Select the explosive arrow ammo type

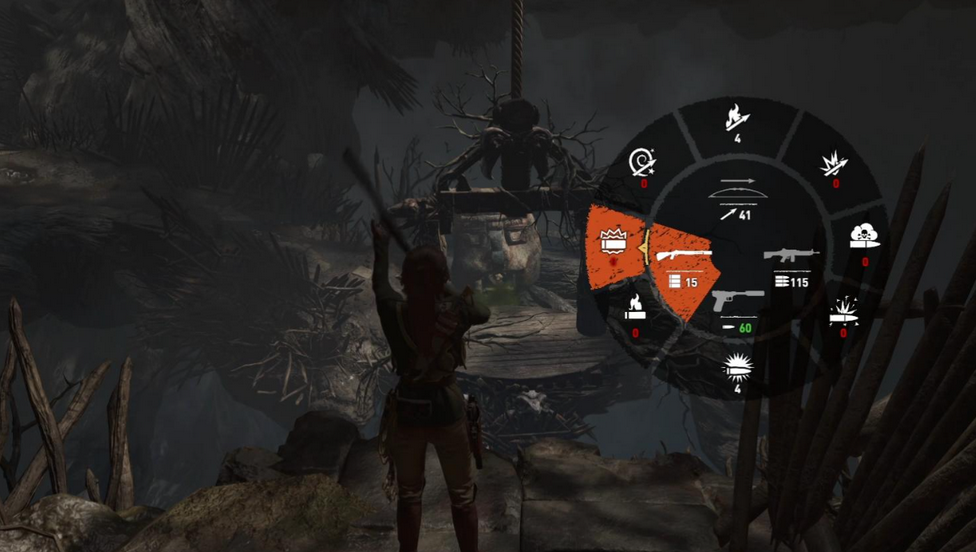click(834, 165)
